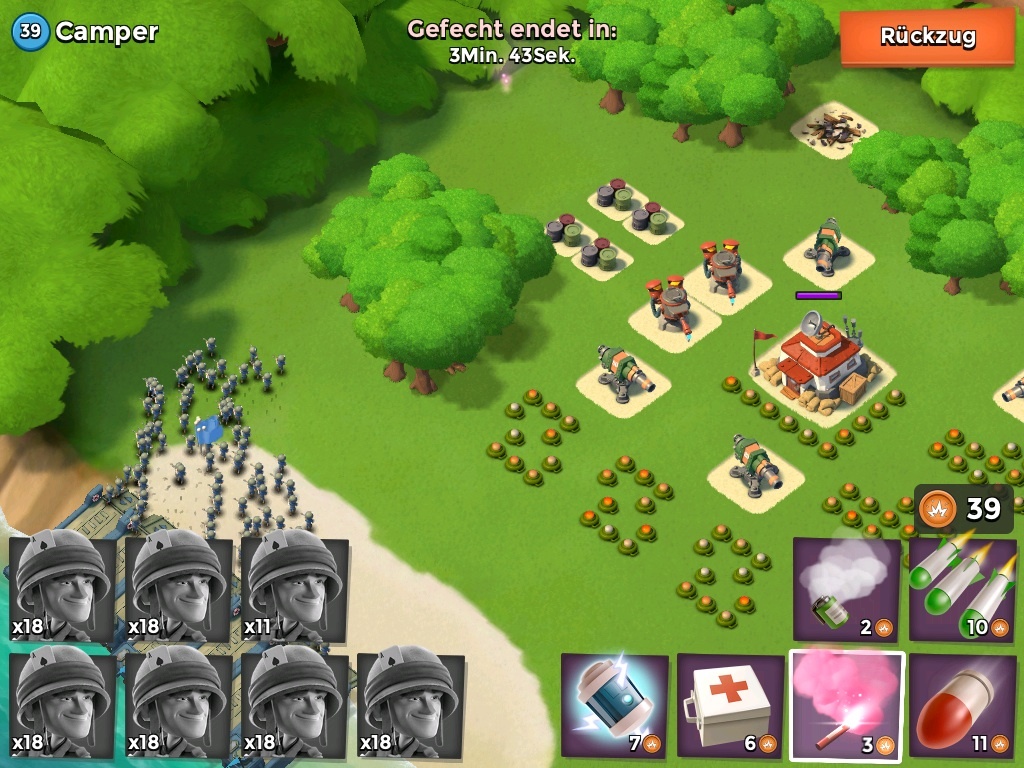Select the medkit healing ability
1024x768 pixels.
pos(730,705)
